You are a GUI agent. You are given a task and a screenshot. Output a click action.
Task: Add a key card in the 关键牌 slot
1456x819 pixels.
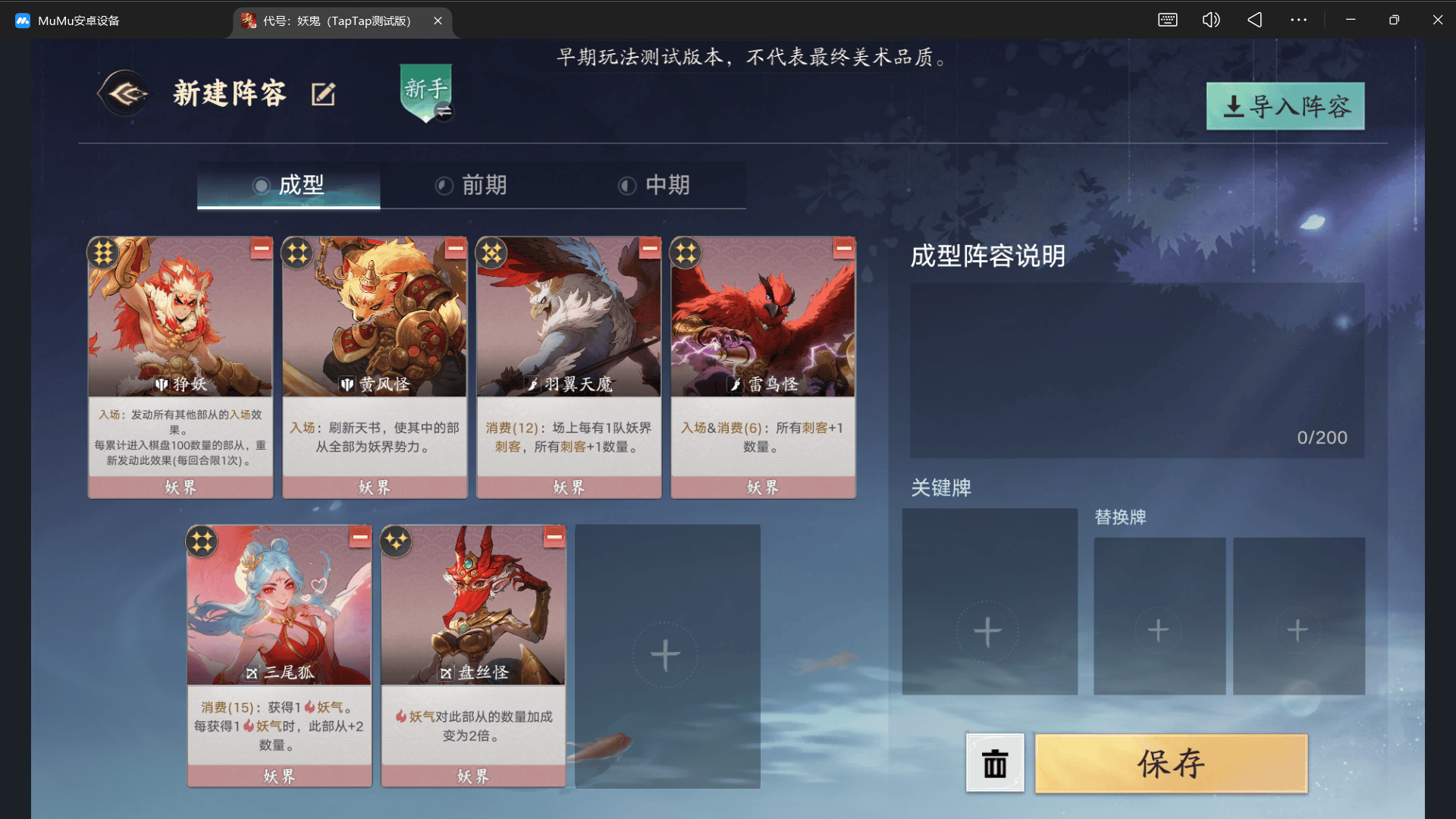(x=989, y=629)
